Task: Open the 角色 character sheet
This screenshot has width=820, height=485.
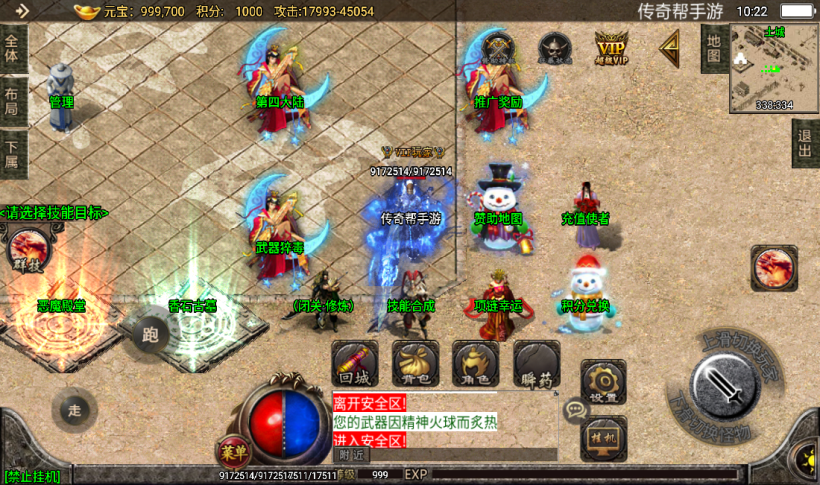Action: coord(476,365)
